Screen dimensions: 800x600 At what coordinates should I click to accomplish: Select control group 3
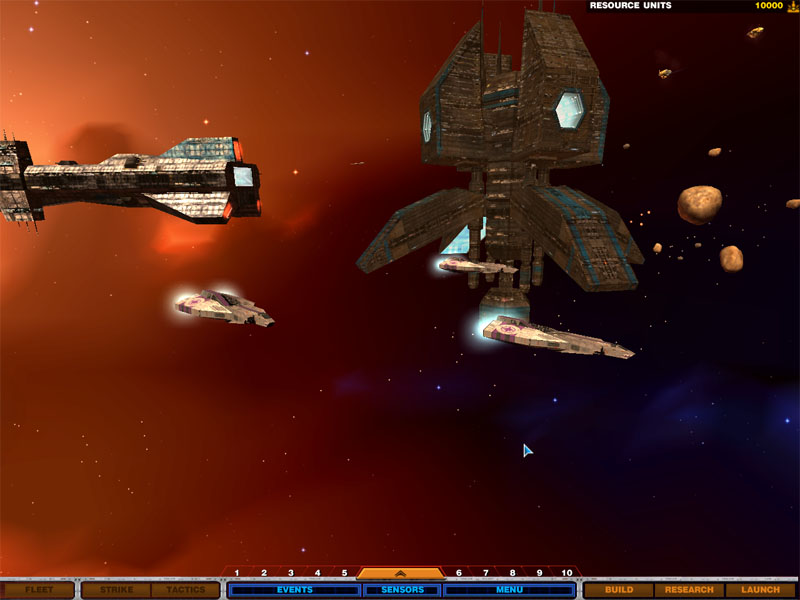(291, 573)
